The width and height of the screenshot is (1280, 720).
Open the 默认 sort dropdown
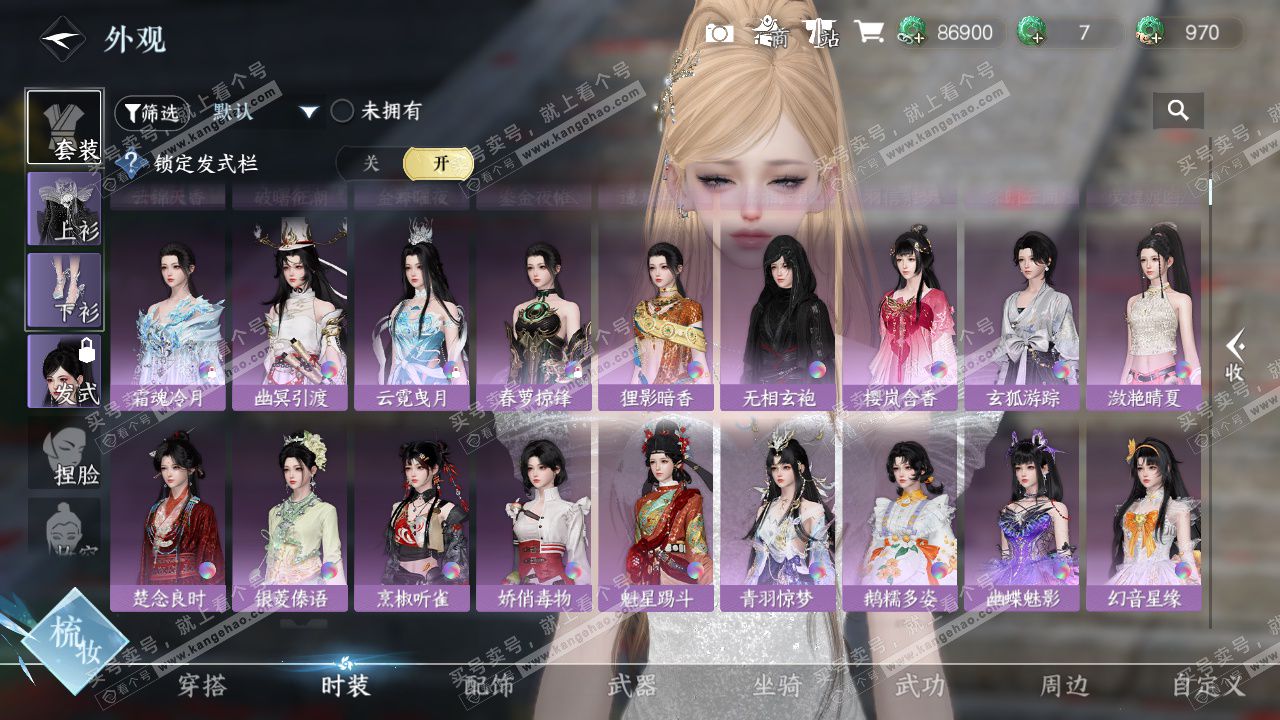coord(265,112)
